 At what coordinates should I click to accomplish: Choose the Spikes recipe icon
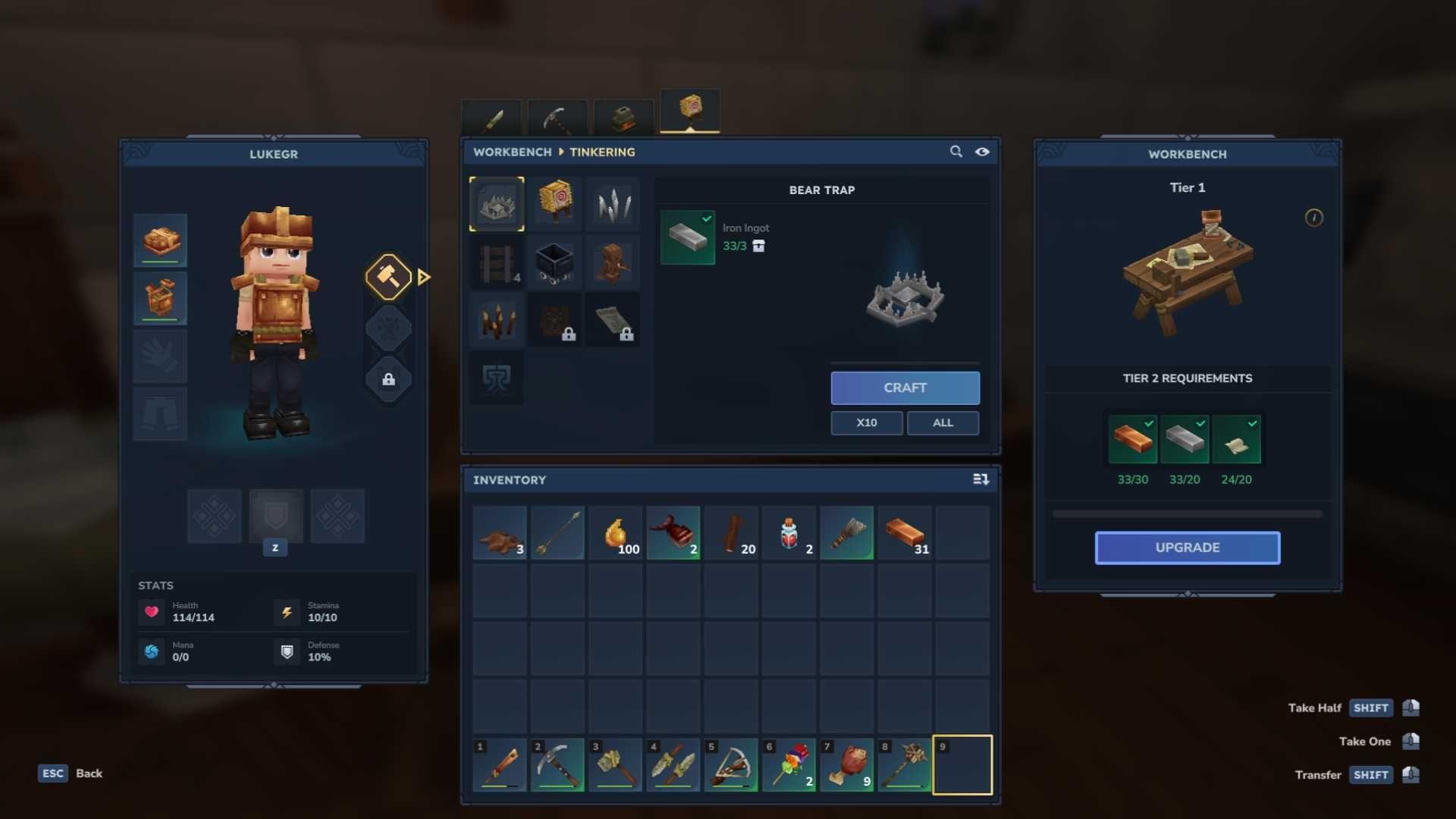613,203
